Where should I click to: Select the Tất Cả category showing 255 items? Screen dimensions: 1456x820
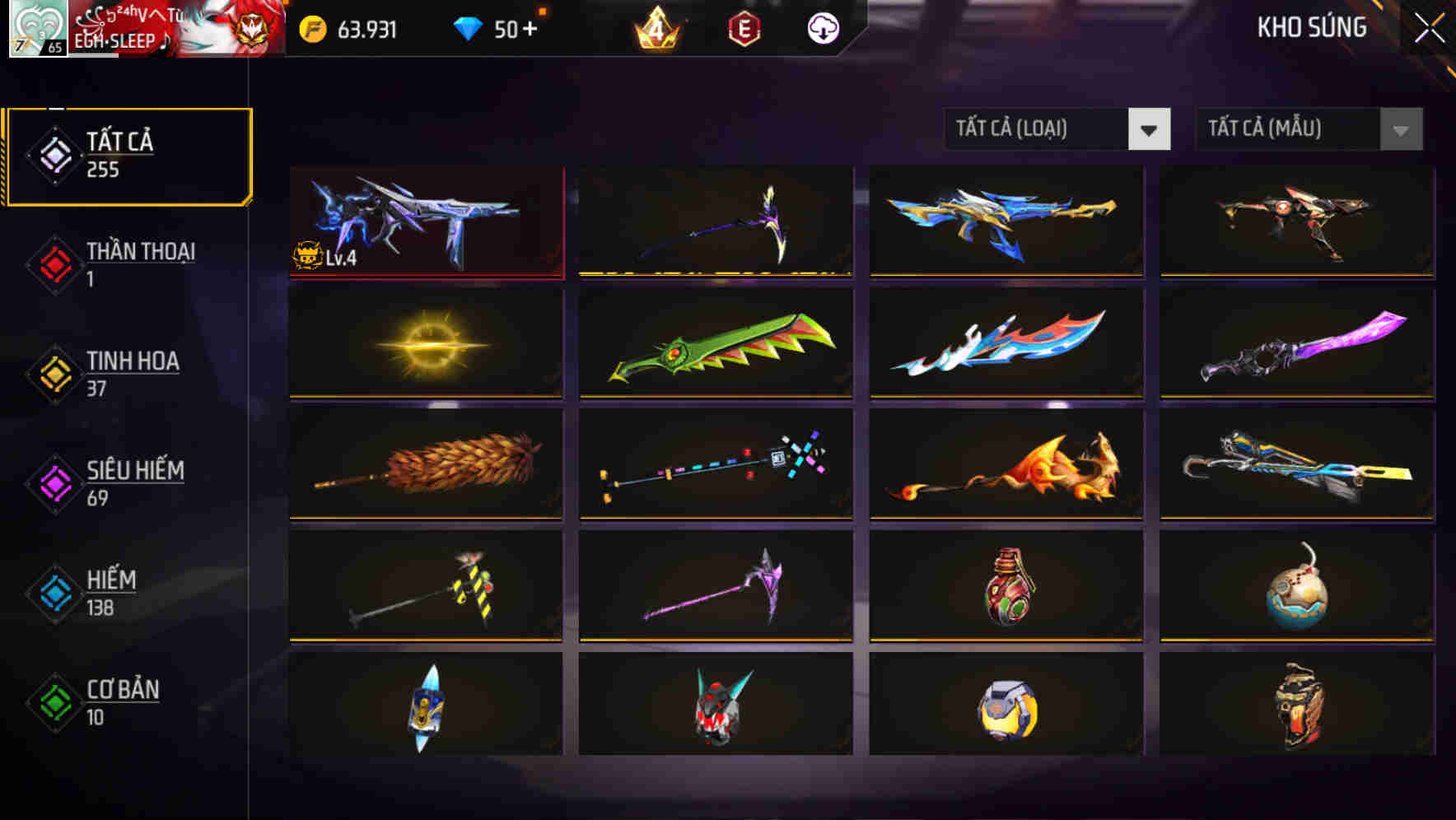click(x=128, y=153)
